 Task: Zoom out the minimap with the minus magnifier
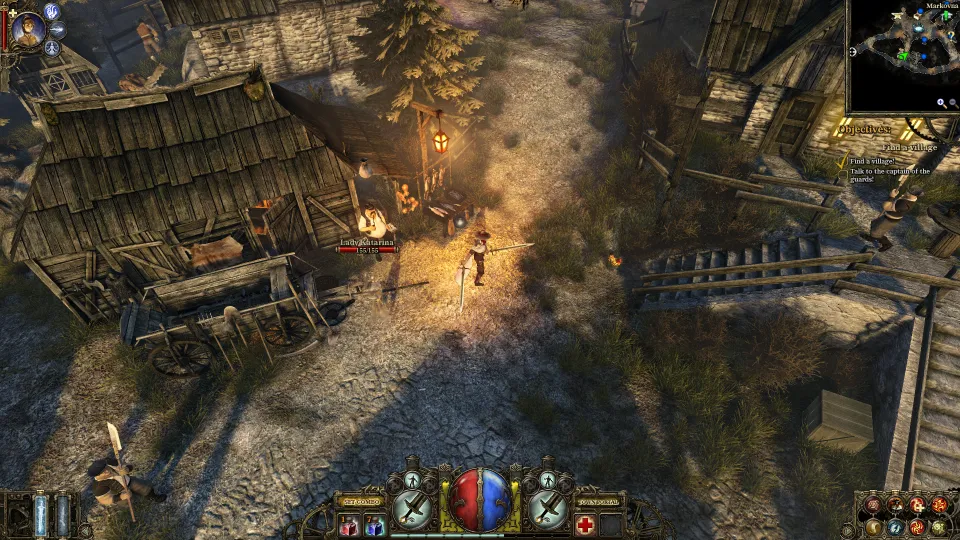pos(953,103)
